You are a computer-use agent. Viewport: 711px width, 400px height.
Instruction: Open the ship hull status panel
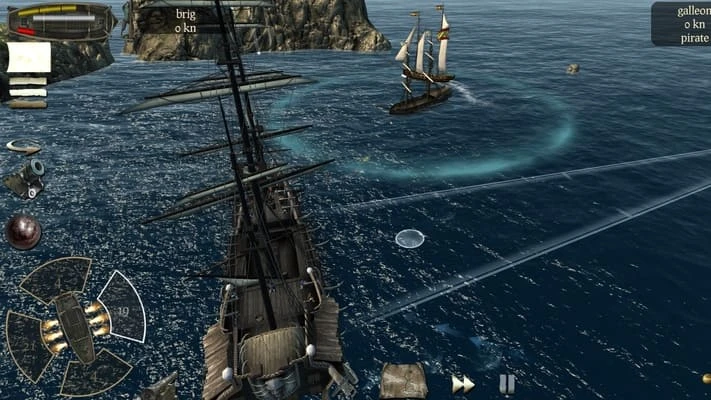click(60, 19)
